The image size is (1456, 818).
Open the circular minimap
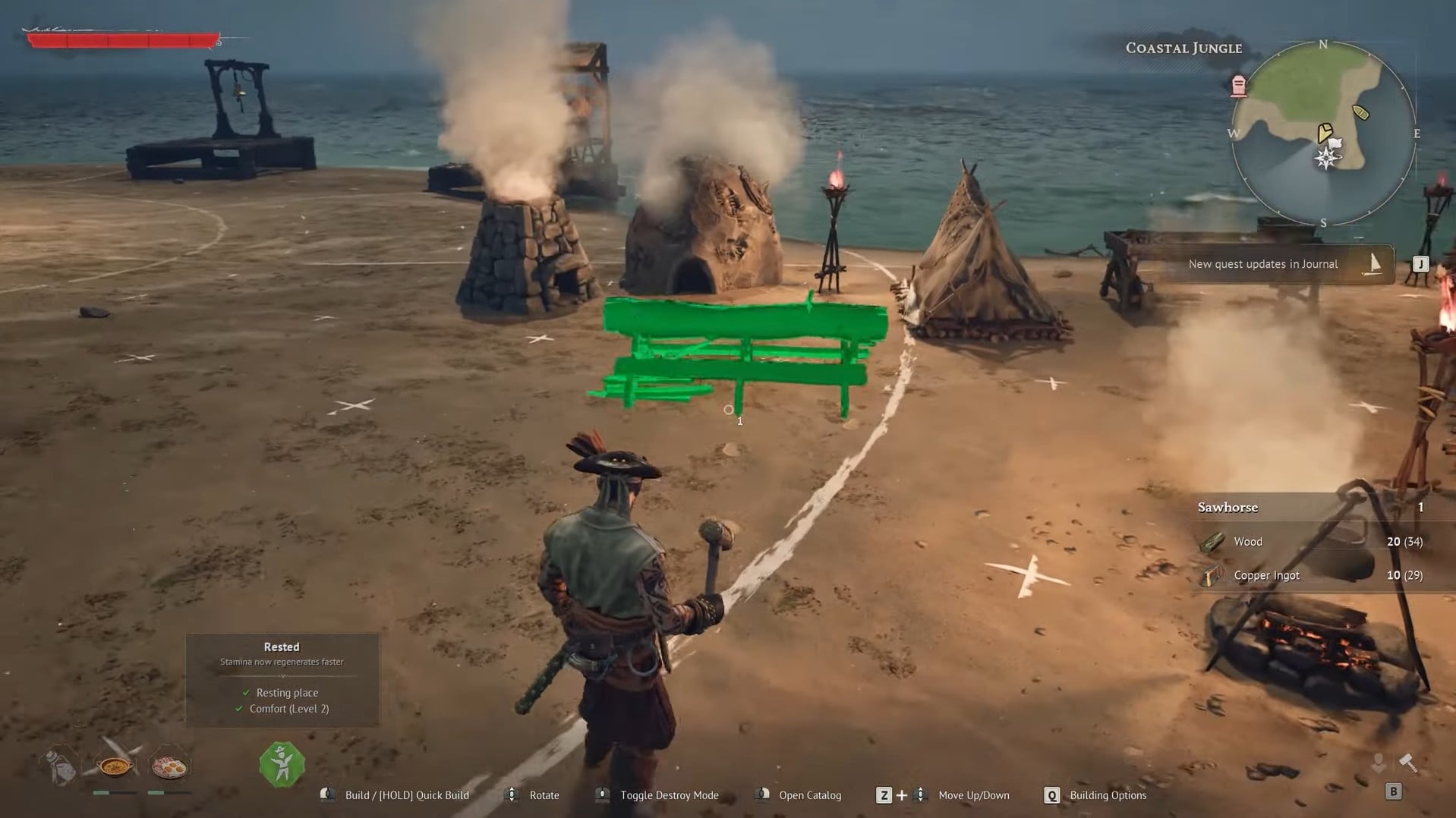tap(1323, 134)
